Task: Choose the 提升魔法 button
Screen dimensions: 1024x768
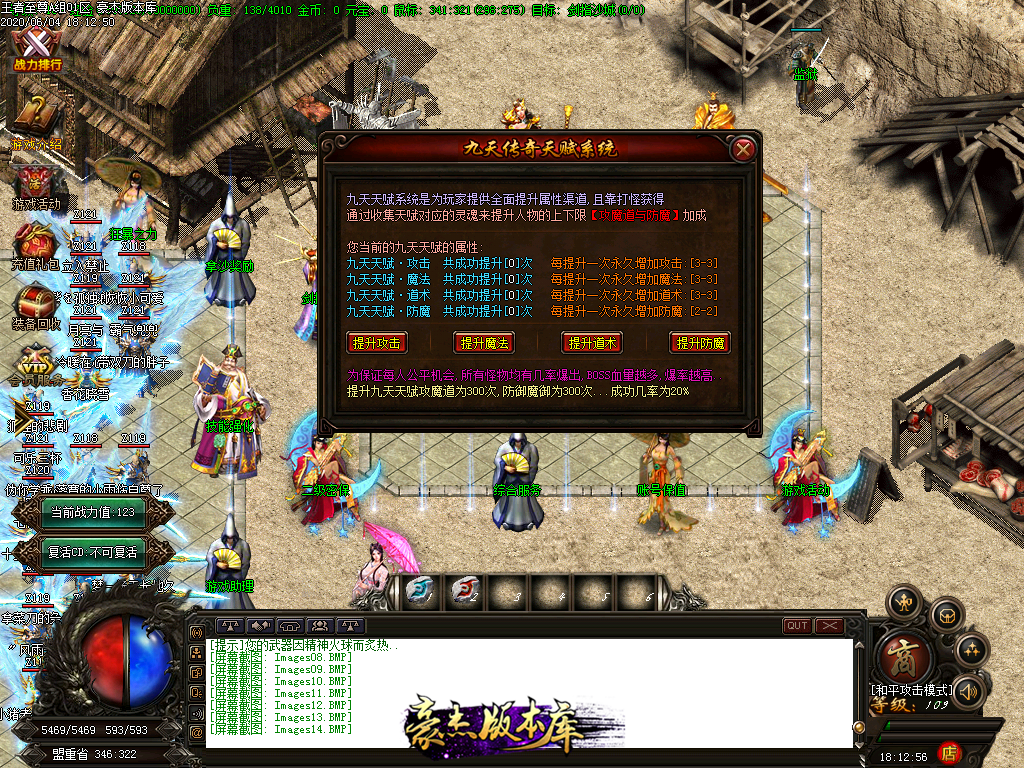Action: pyautogui.click(x=484, y=343)
